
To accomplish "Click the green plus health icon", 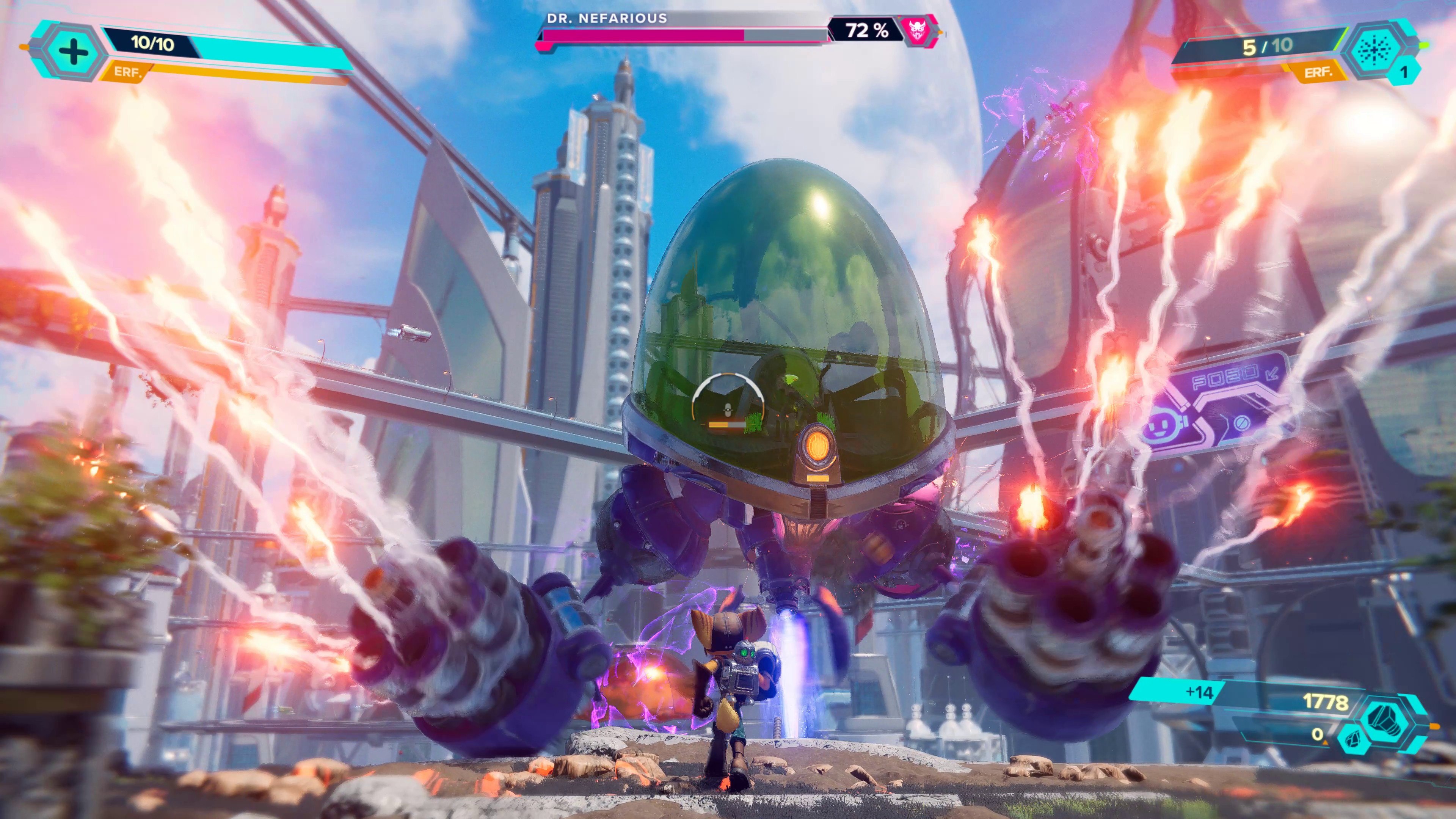I will (x=72, y=52).
